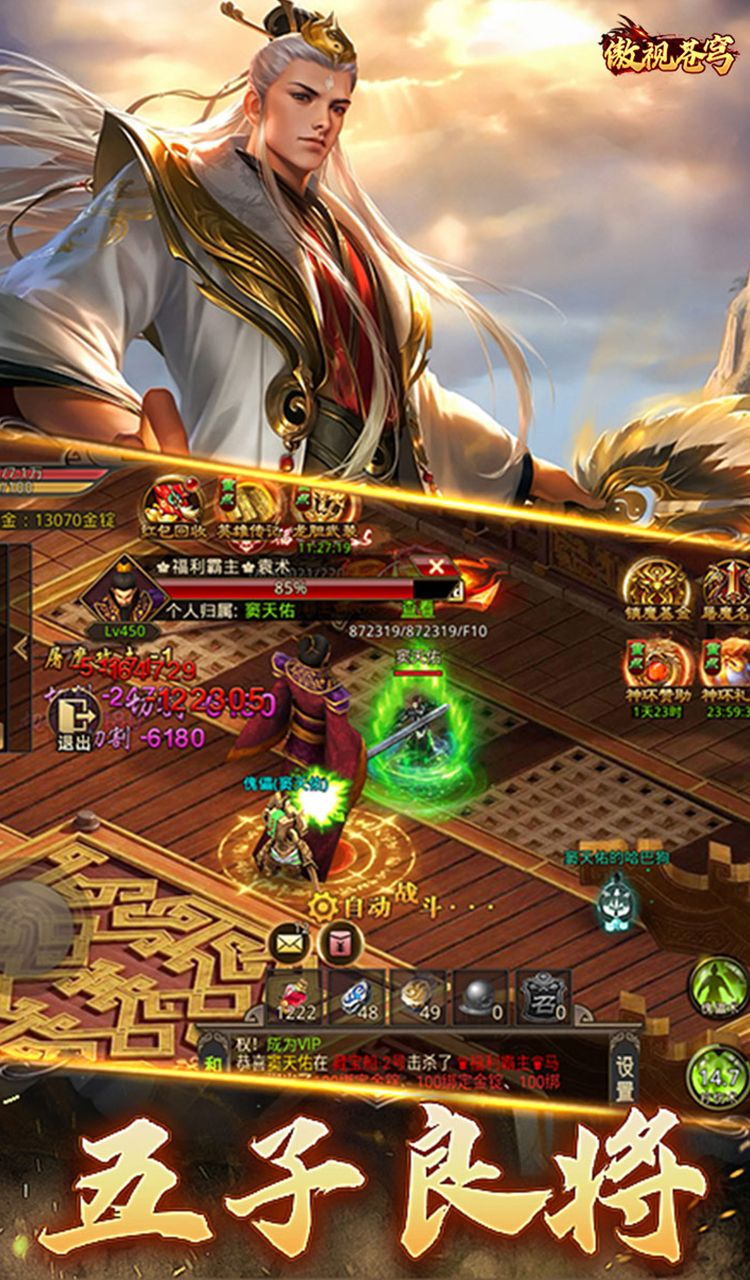Use the blue item slot showing 48
This screenshot has width=750, height=1280.
click(x=358, y=997)
